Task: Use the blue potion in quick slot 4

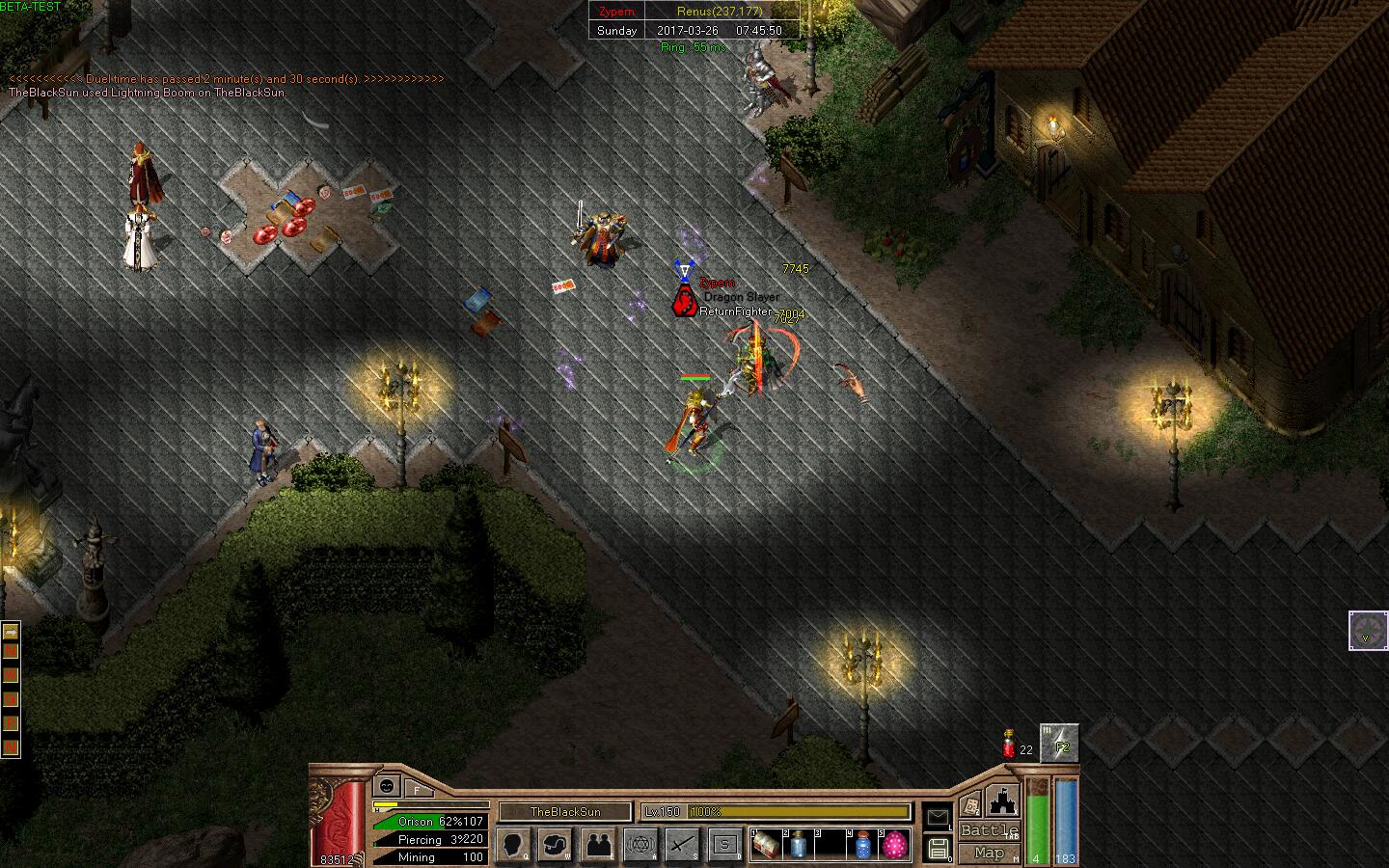Action: (862, 845)
